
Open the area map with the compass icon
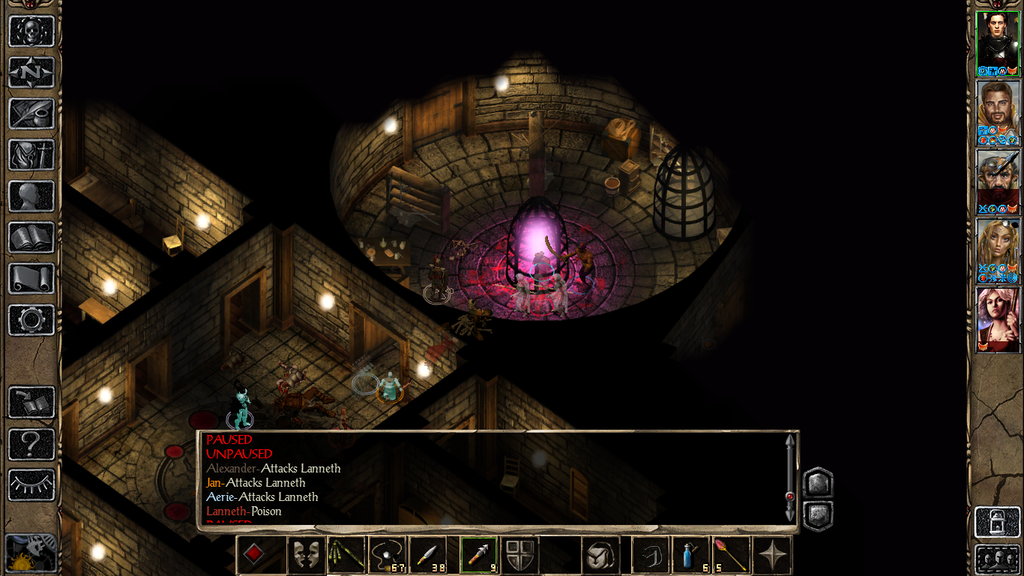point(31,72)
